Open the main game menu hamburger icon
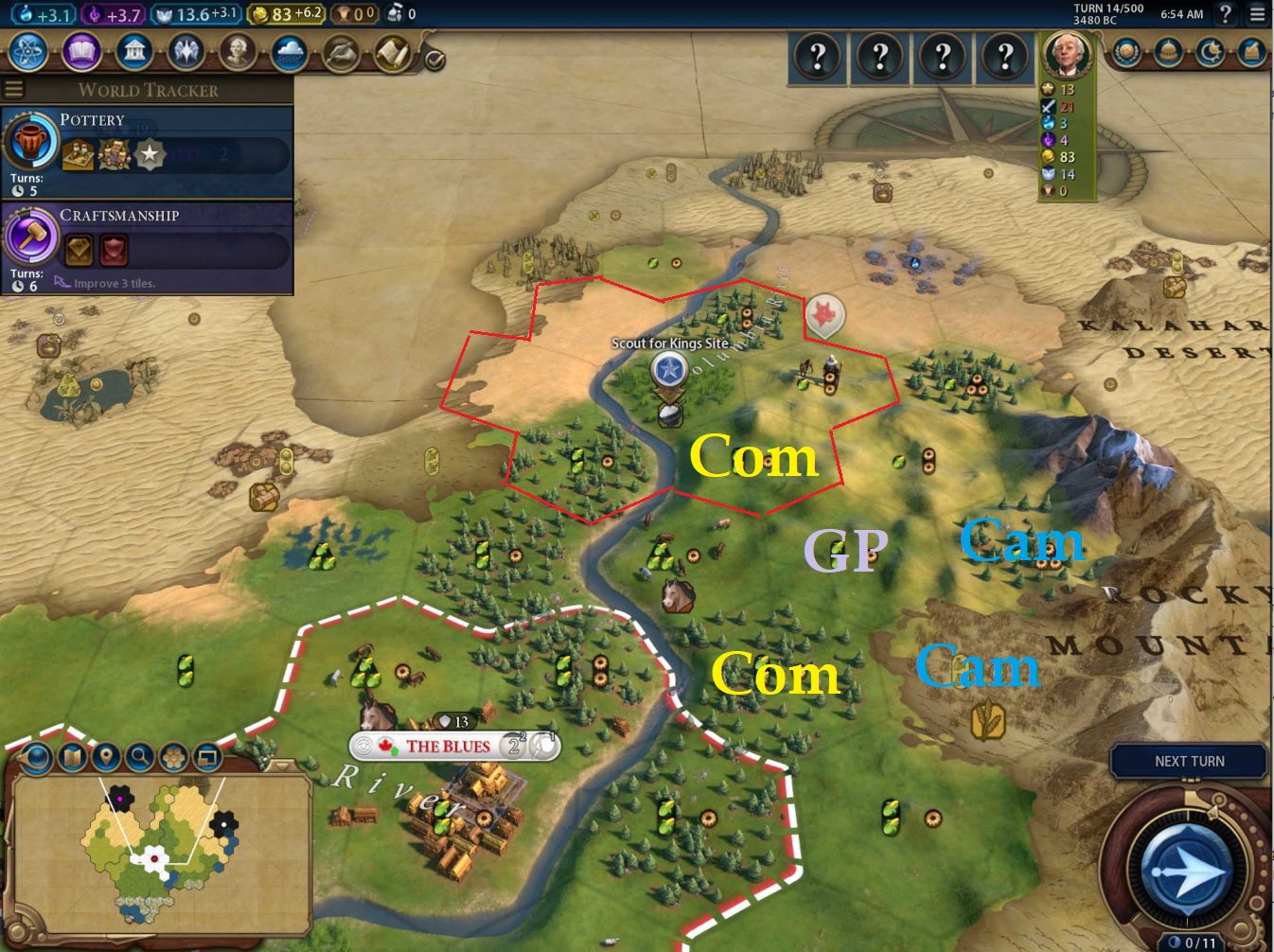The height and width of the screenshot is (952, 1274). coord(1257,14)
